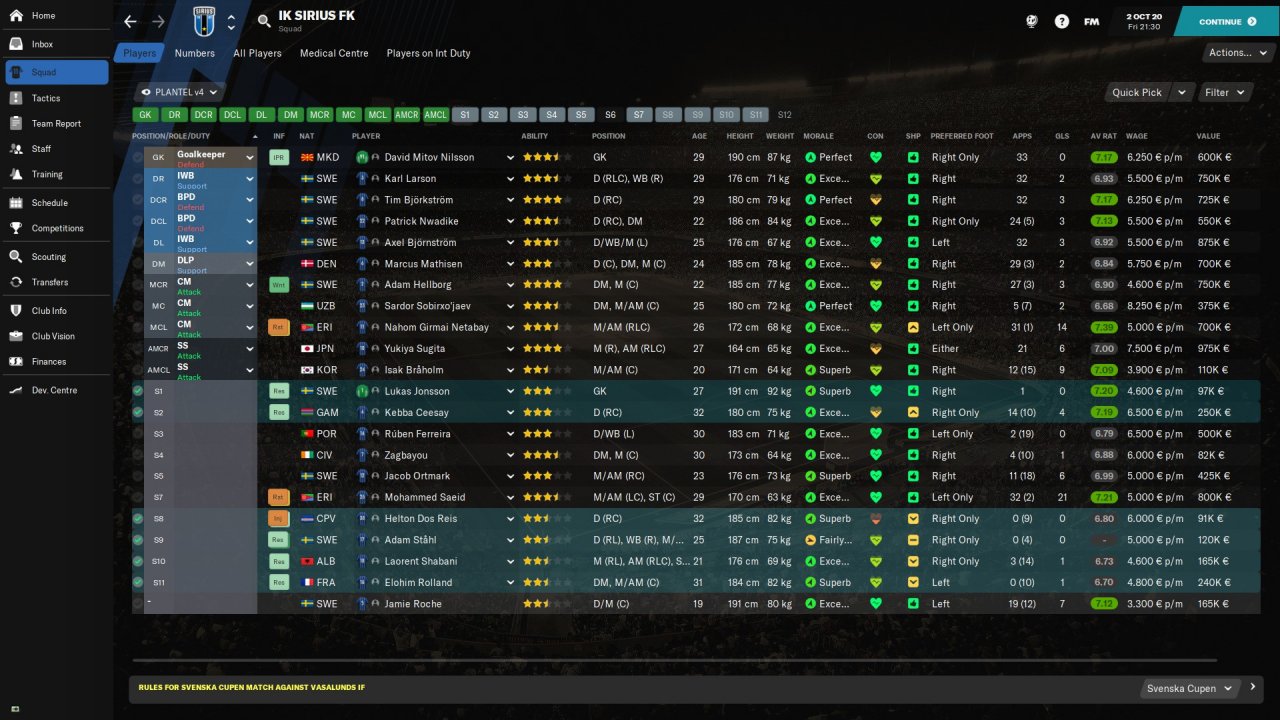Image resolution: width=1280 pixels, height=720 pixels.
Task: Switch to the Numbers tab
Action: [x=194, y=53]
